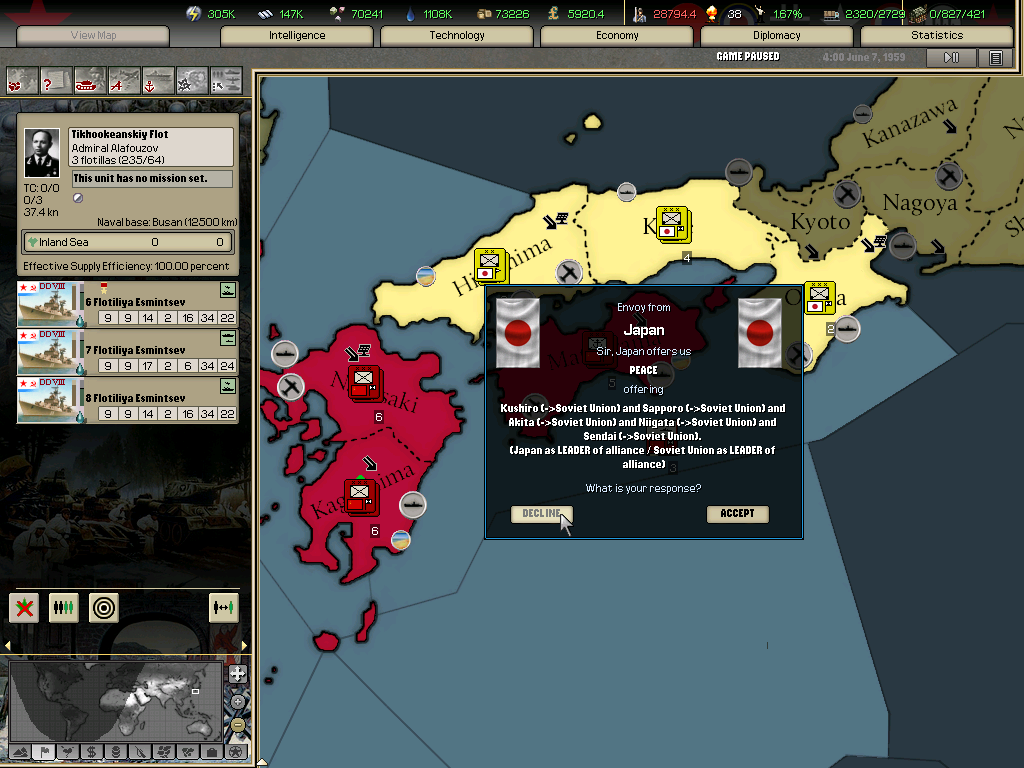Open the game menu list button
The image size is (1024, 768).
(x=995, y=58)
